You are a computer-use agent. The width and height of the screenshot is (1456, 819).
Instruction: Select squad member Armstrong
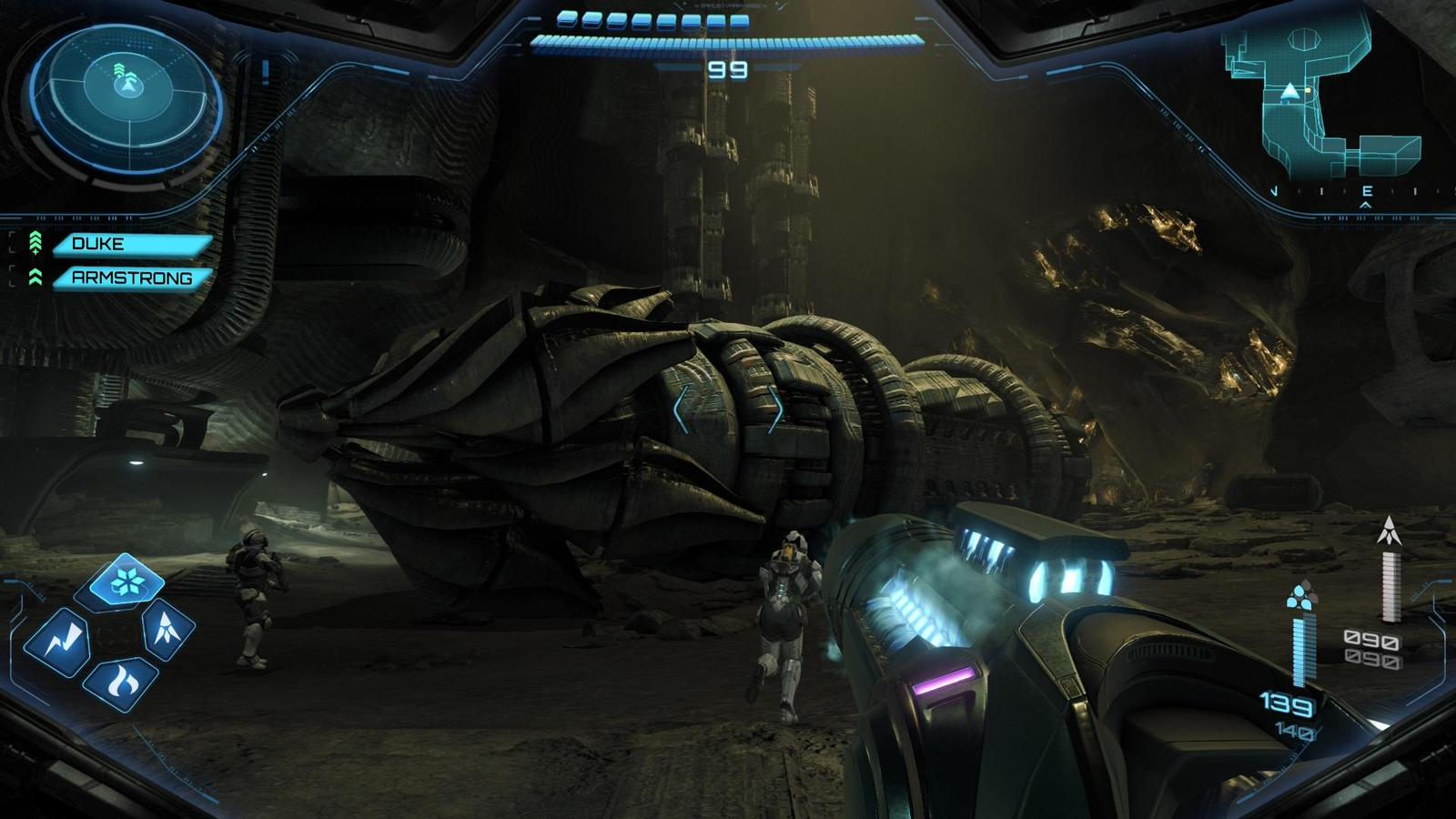(x=132, y=278)
